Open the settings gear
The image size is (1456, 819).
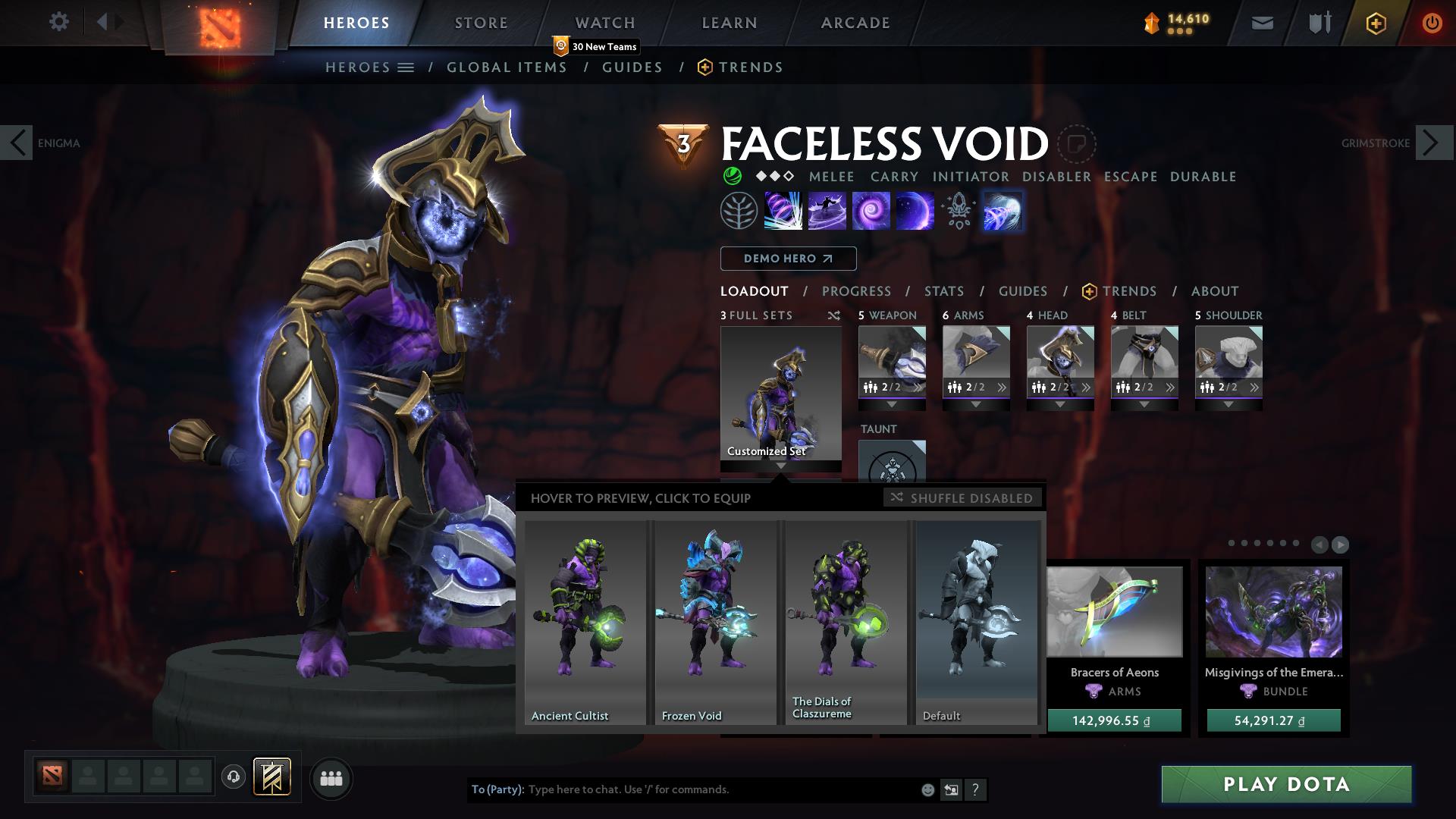point(59,22)
